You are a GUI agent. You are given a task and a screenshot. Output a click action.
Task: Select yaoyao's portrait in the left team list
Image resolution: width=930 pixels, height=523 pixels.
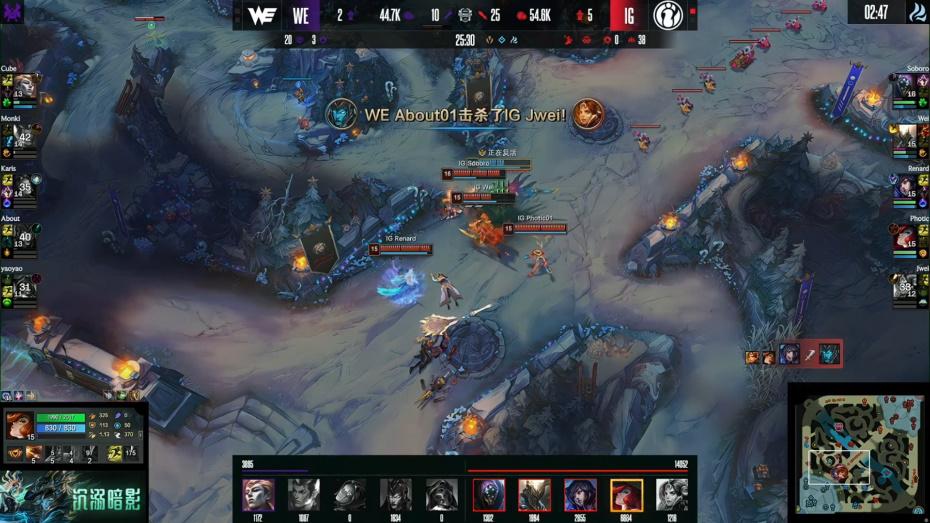pos(26,287)
